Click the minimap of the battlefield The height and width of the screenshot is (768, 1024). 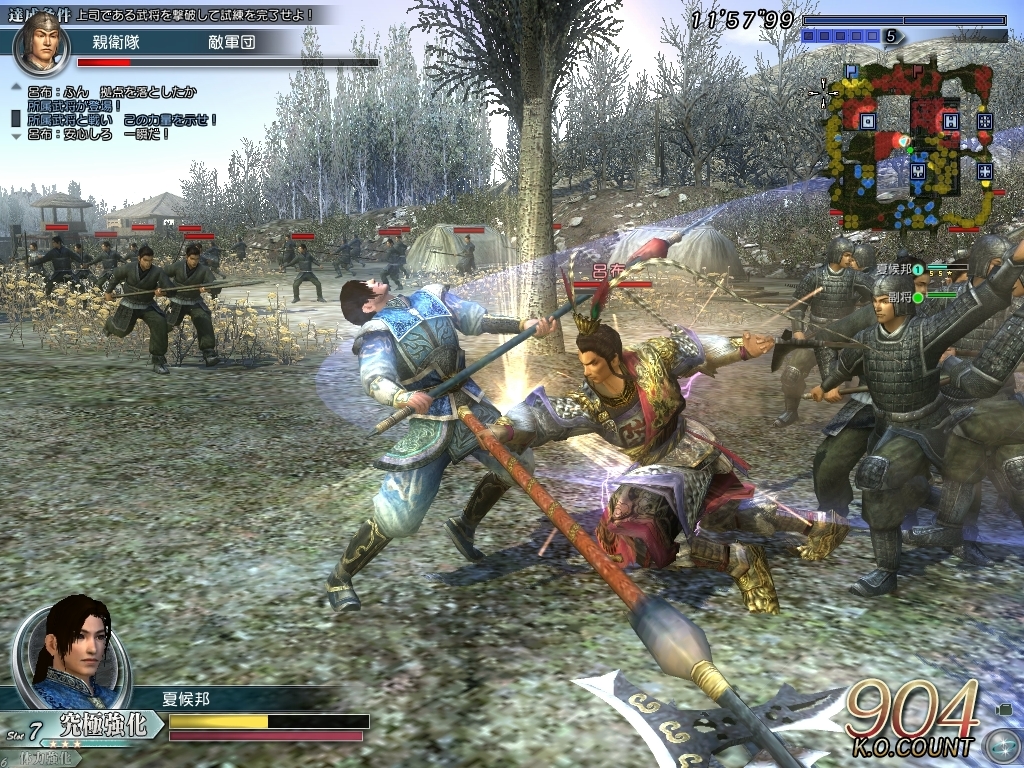(909, 145)
